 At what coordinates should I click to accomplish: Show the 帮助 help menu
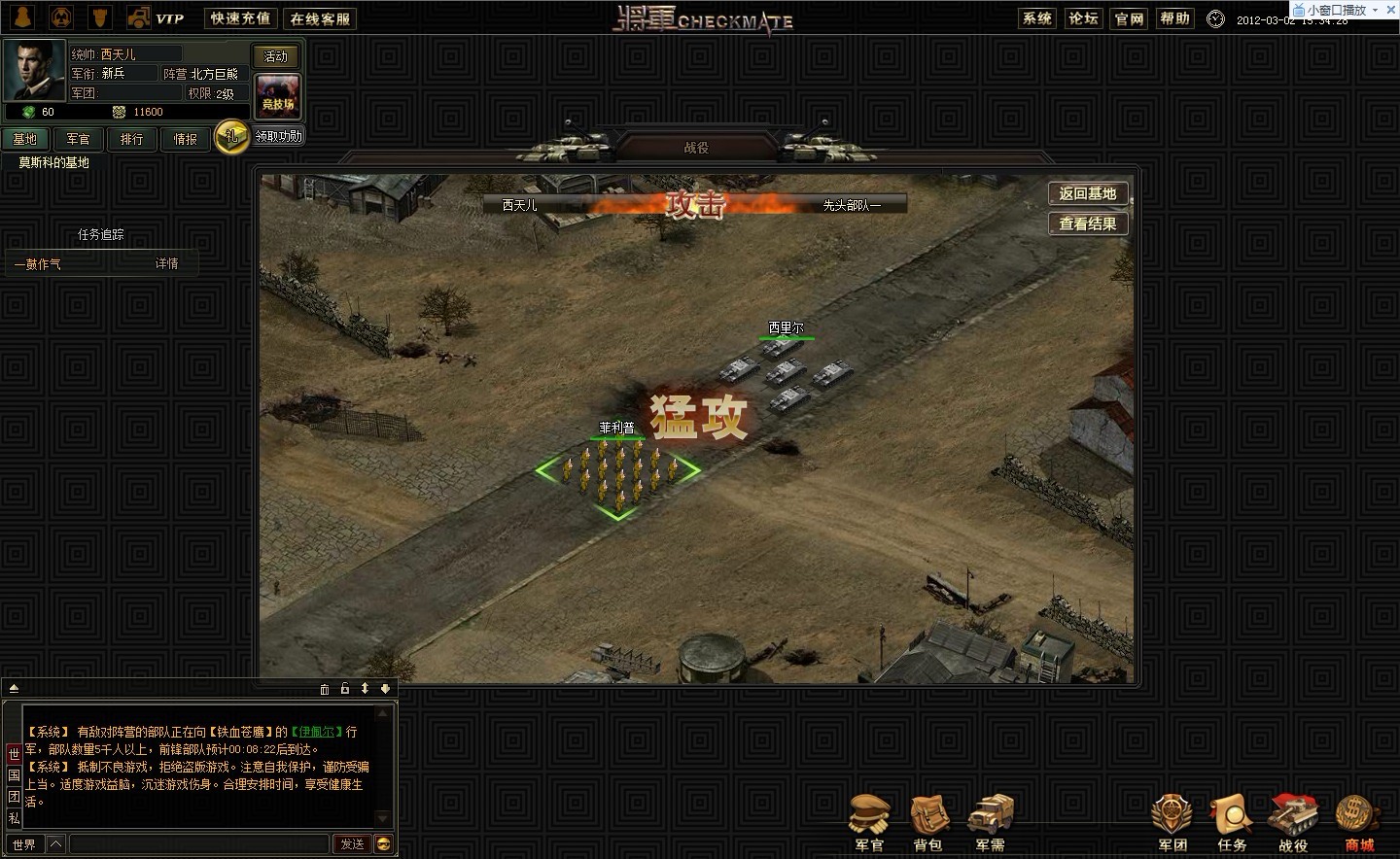[x=1174, y=18]
